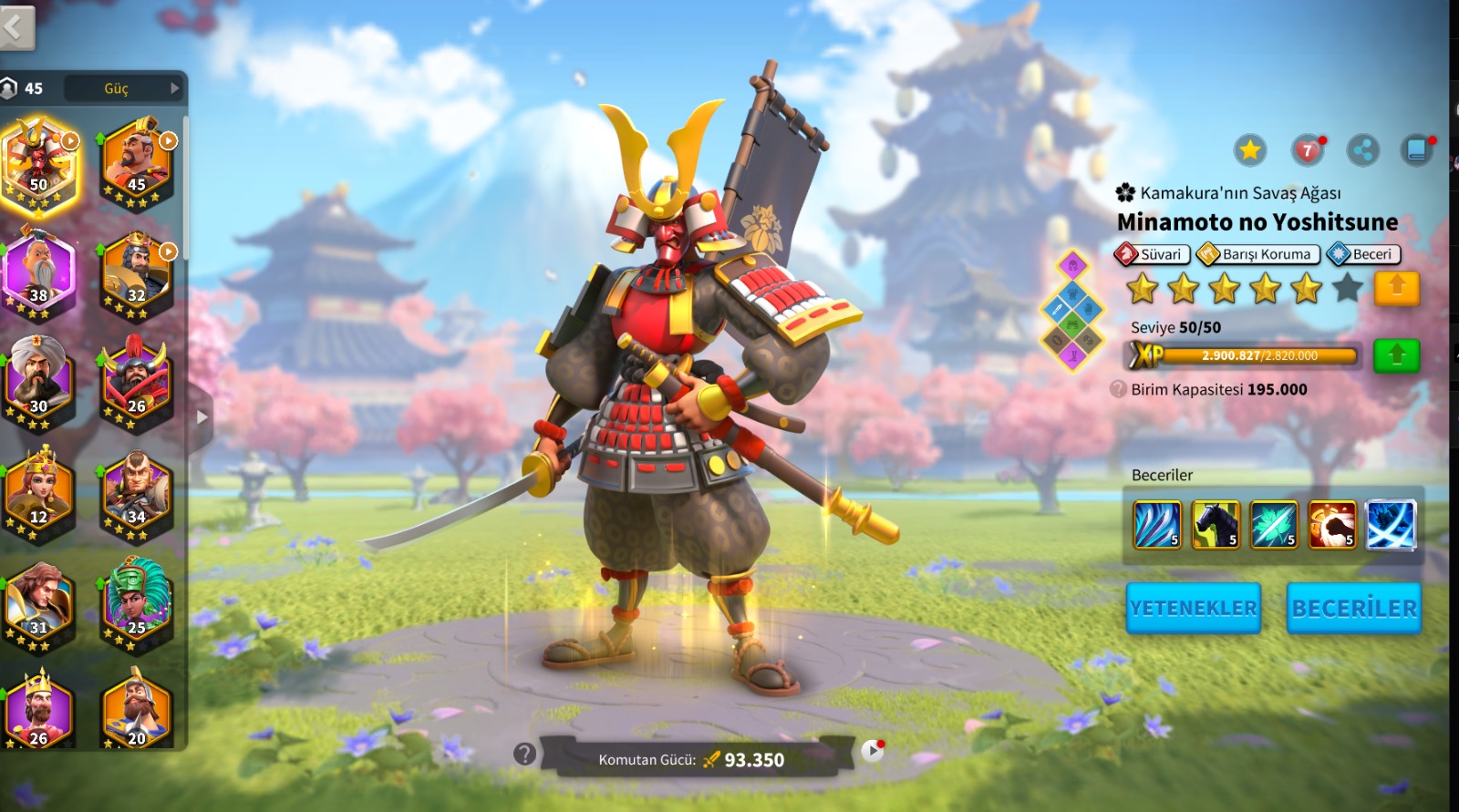Open the blue book icon
Viewport: 1459px width, 812px height.
pos(1417,150)
